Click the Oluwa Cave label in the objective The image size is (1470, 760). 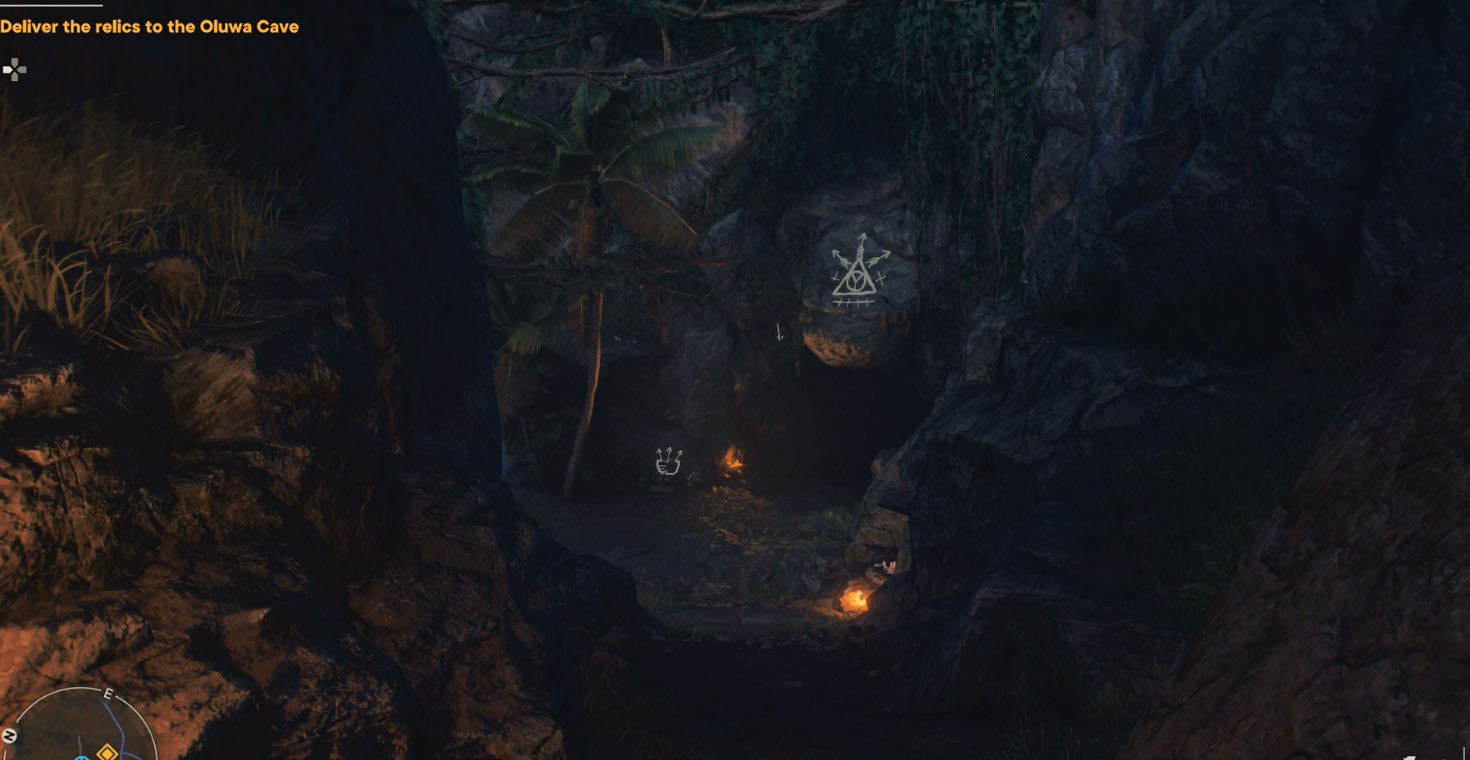click(250, 27)
